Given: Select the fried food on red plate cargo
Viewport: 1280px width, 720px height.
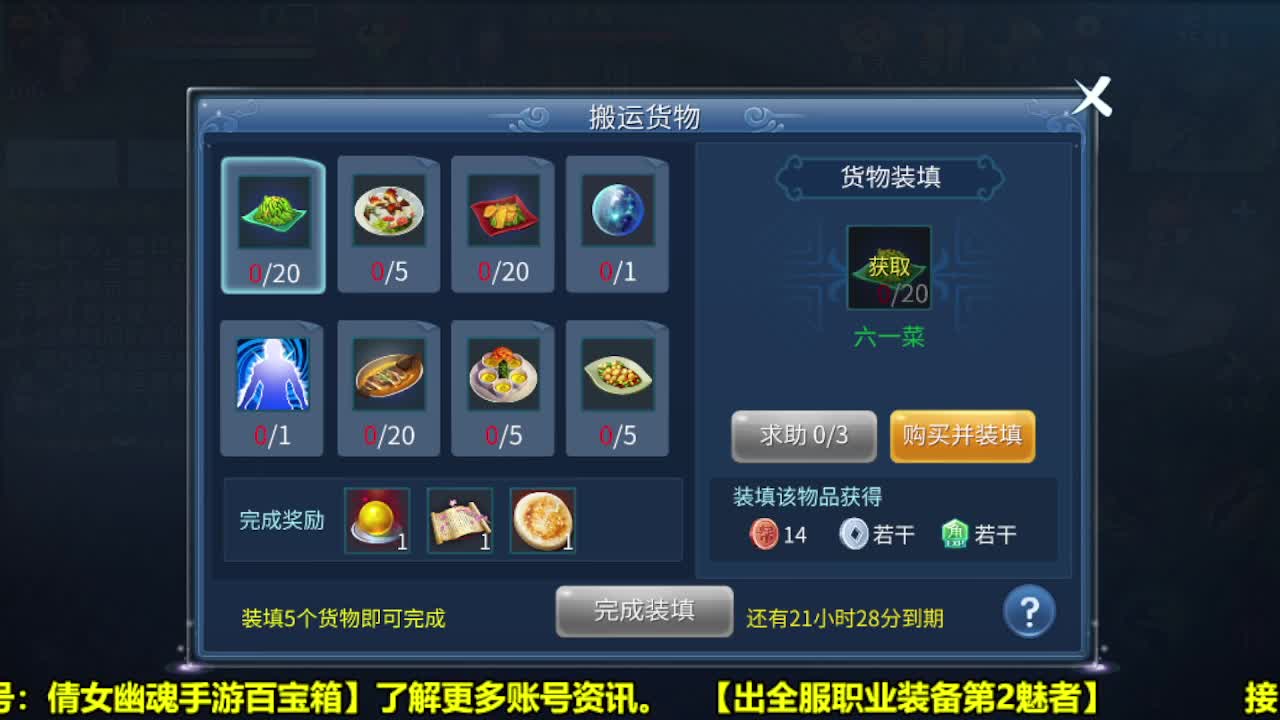Looking at the screenshot, I should [502, 210].
